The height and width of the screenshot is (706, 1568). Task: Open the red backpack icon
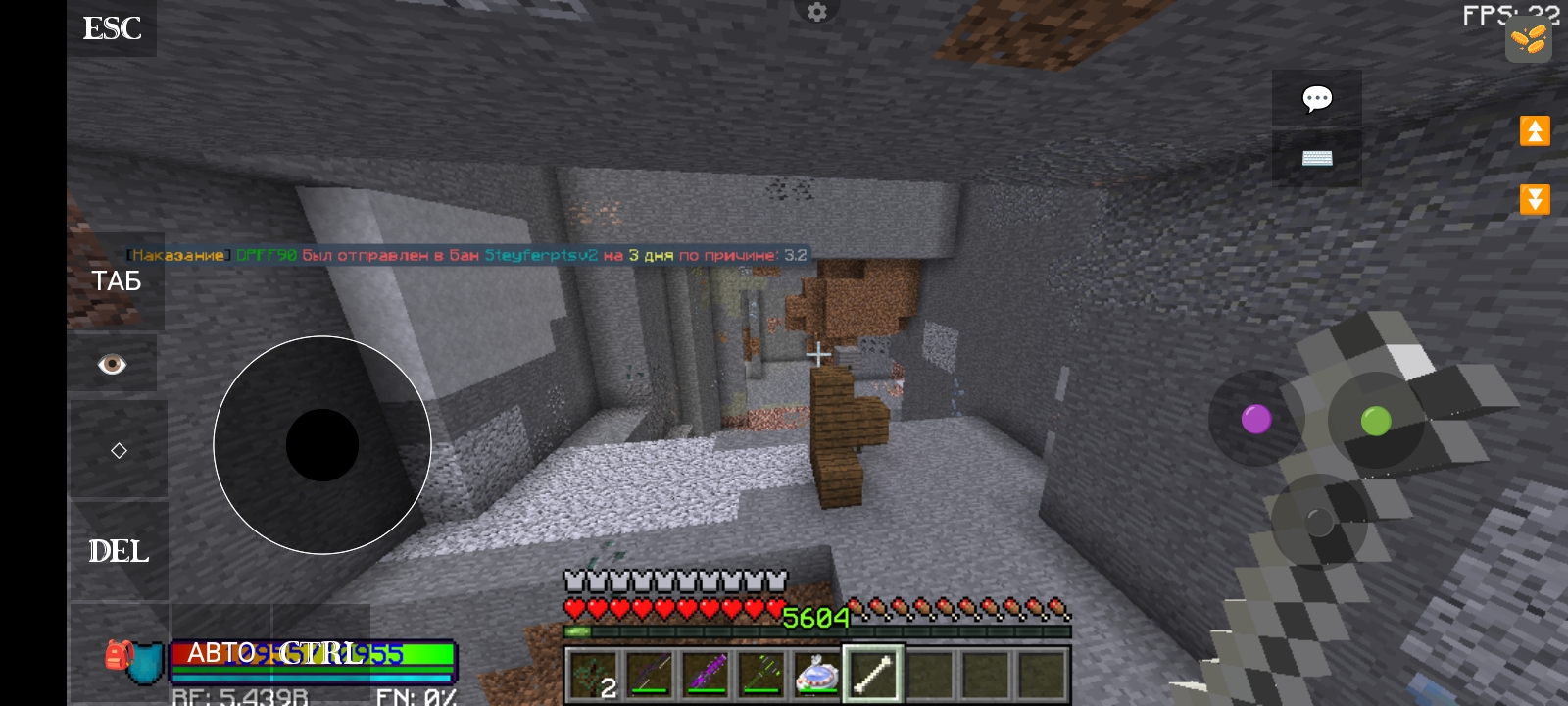[119, 655]
